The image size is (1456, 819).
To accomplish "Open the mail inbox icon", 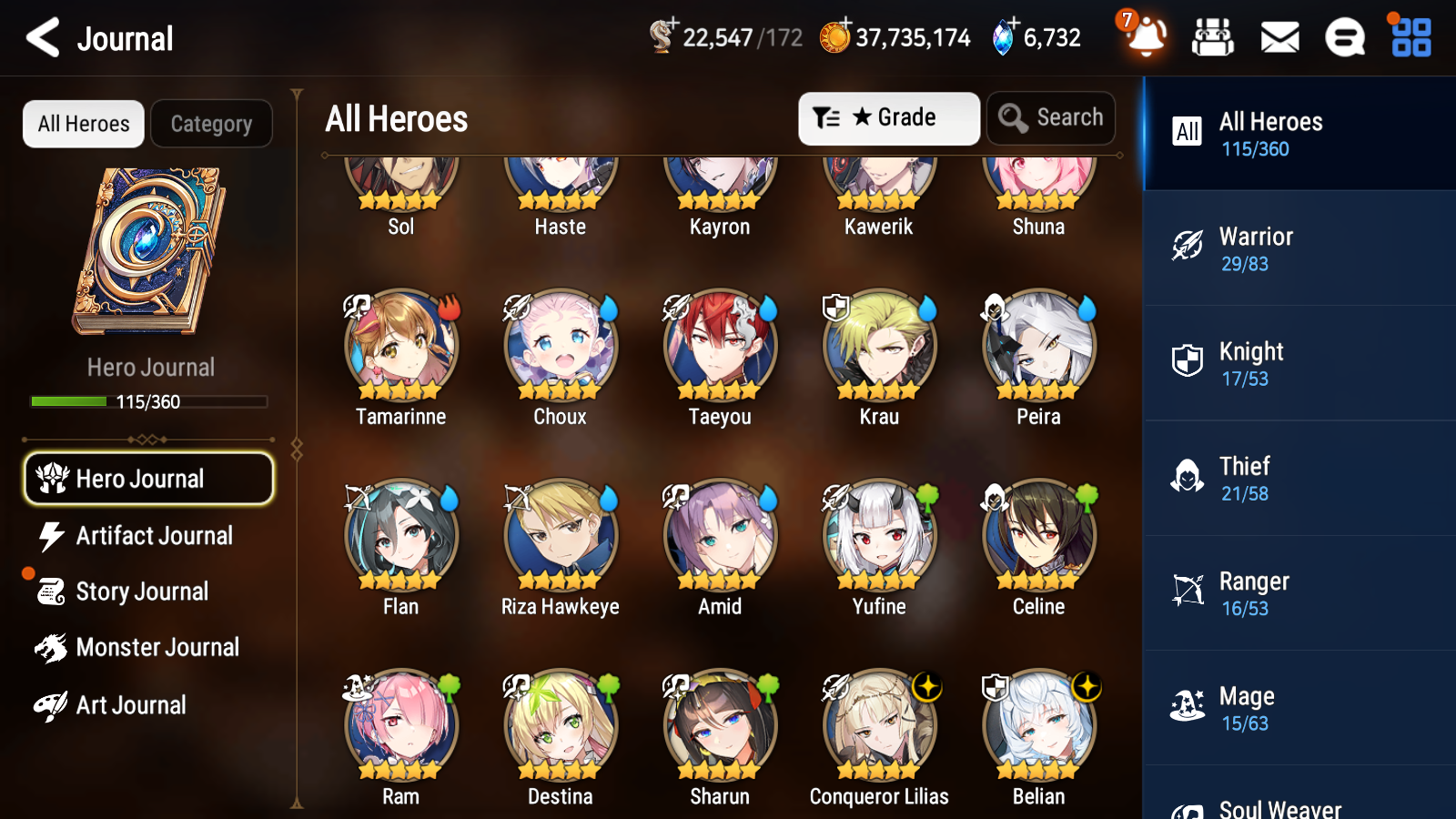I will click(x=1279, y=37).
